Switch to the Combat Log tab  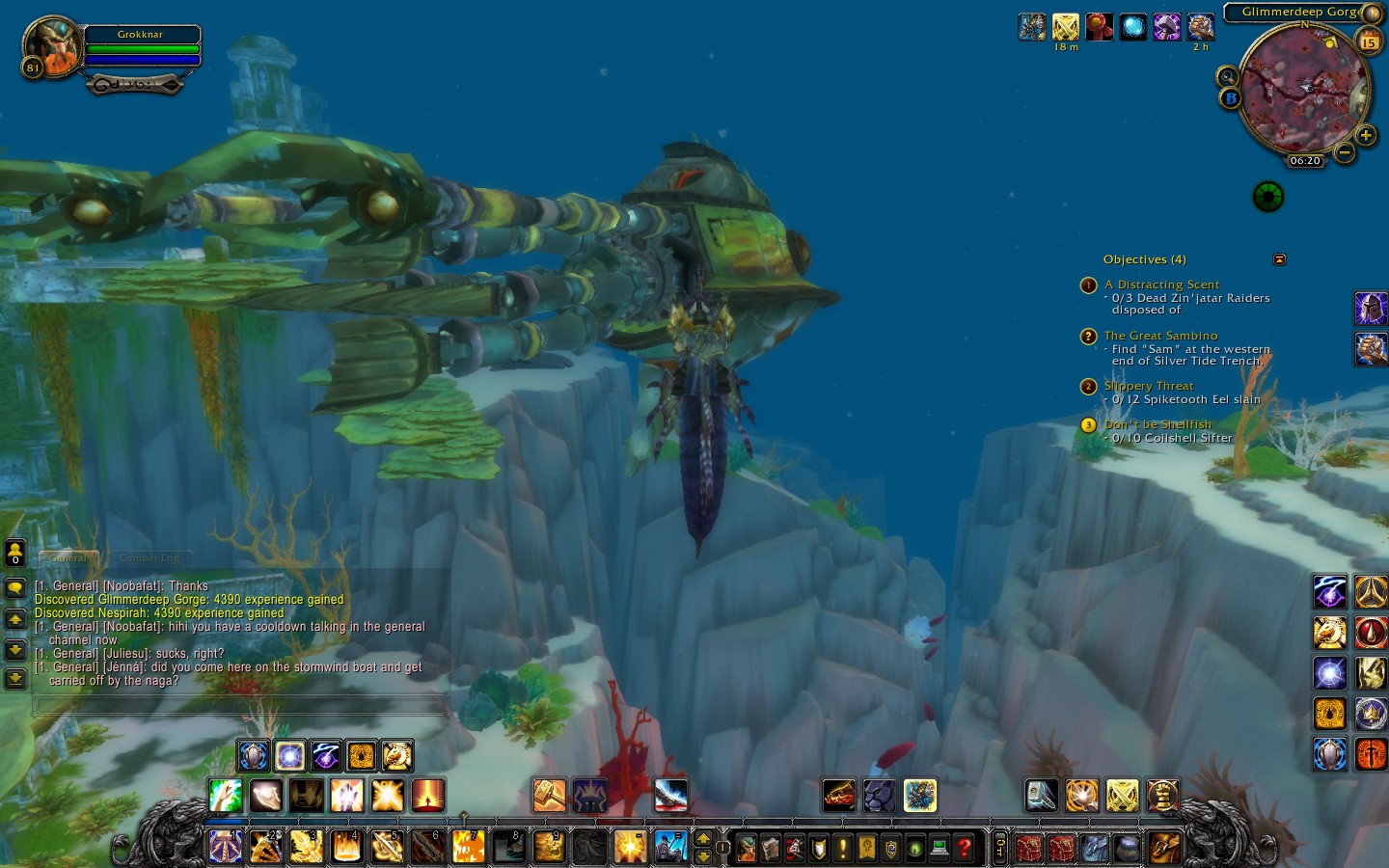pos(150,557)
